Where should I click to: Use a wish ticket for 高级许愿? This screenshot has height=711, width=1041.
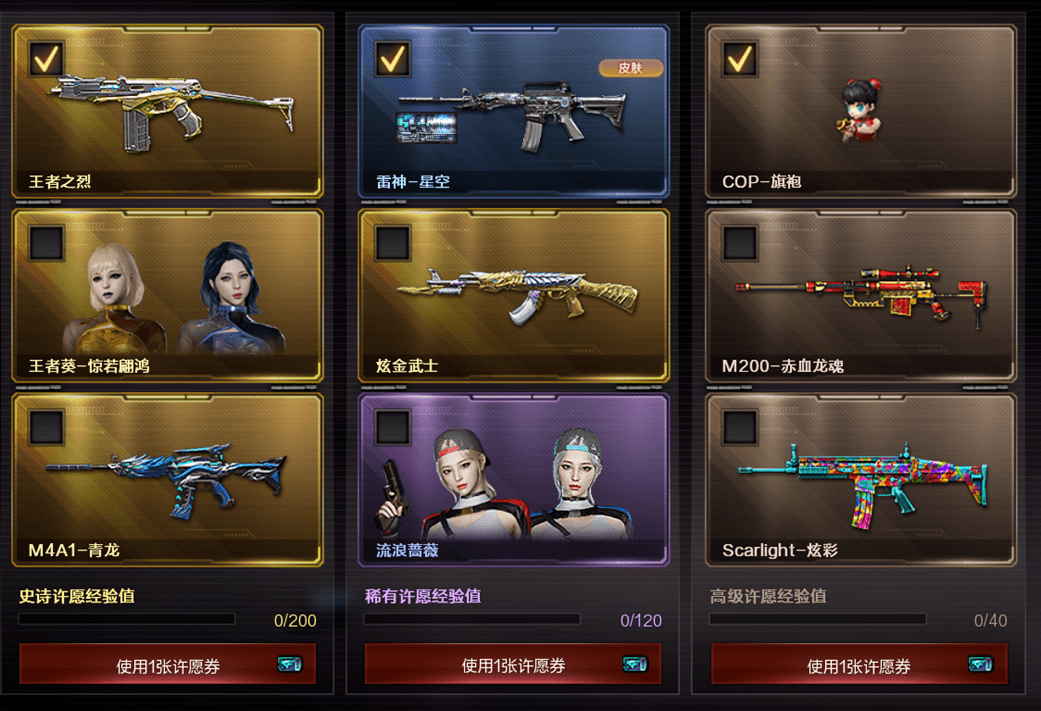pos(859,665)
